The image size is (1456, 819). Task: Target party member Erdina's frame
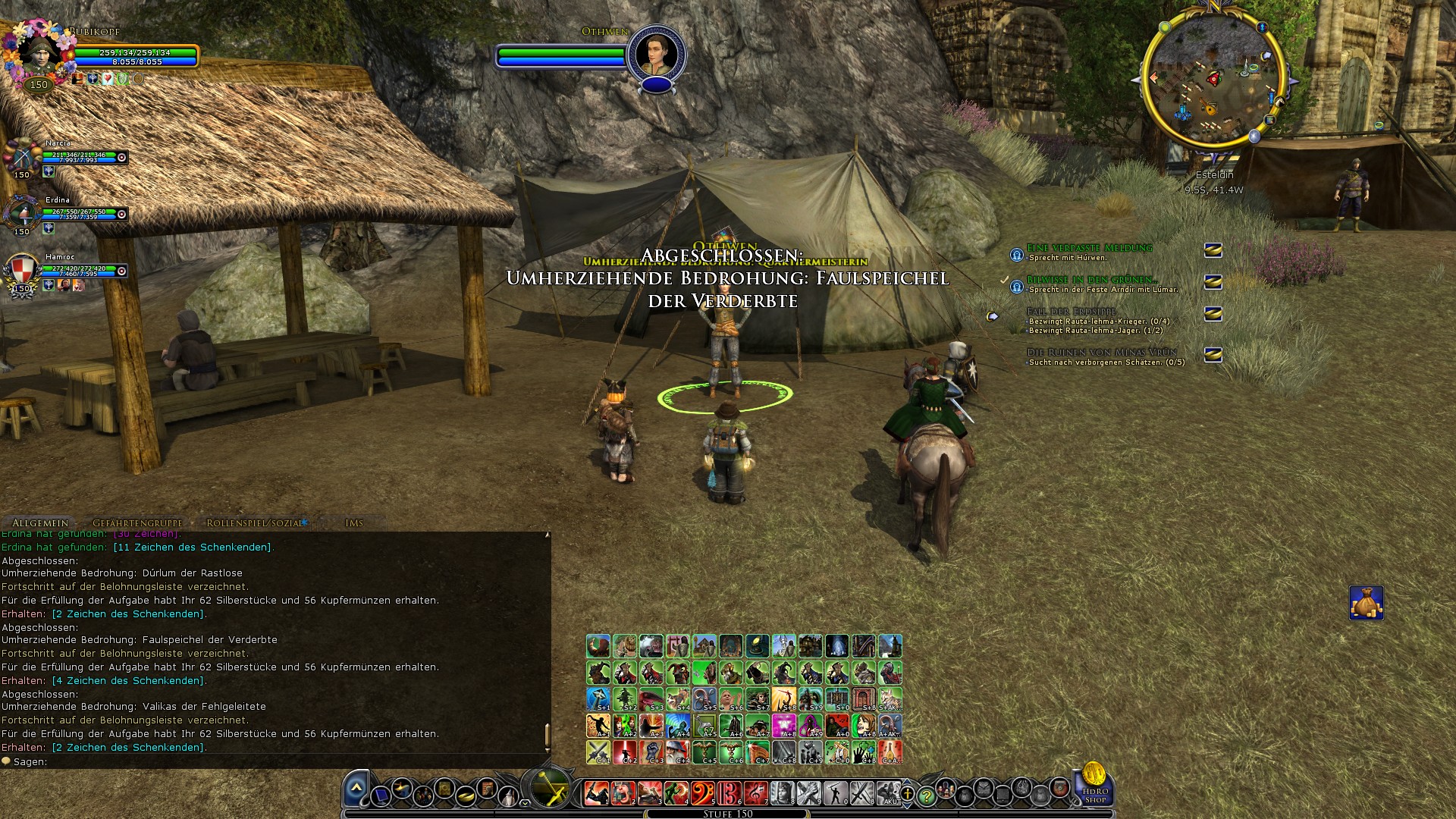pos(22,212)
